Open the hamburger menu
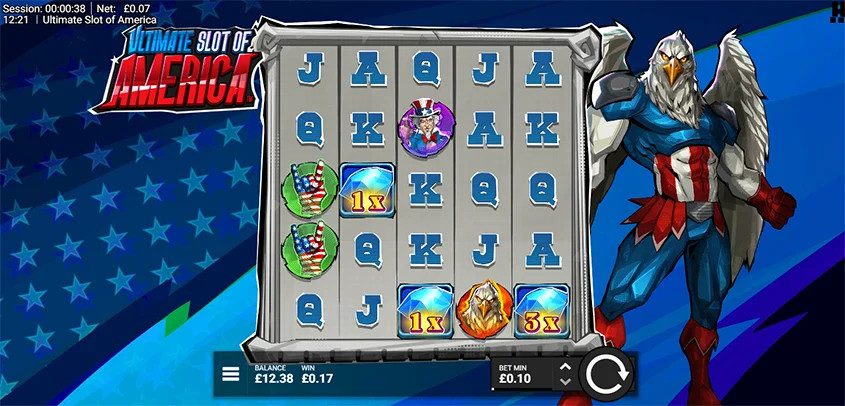Viewport: 845px width, 406px height. coord(230,375)
